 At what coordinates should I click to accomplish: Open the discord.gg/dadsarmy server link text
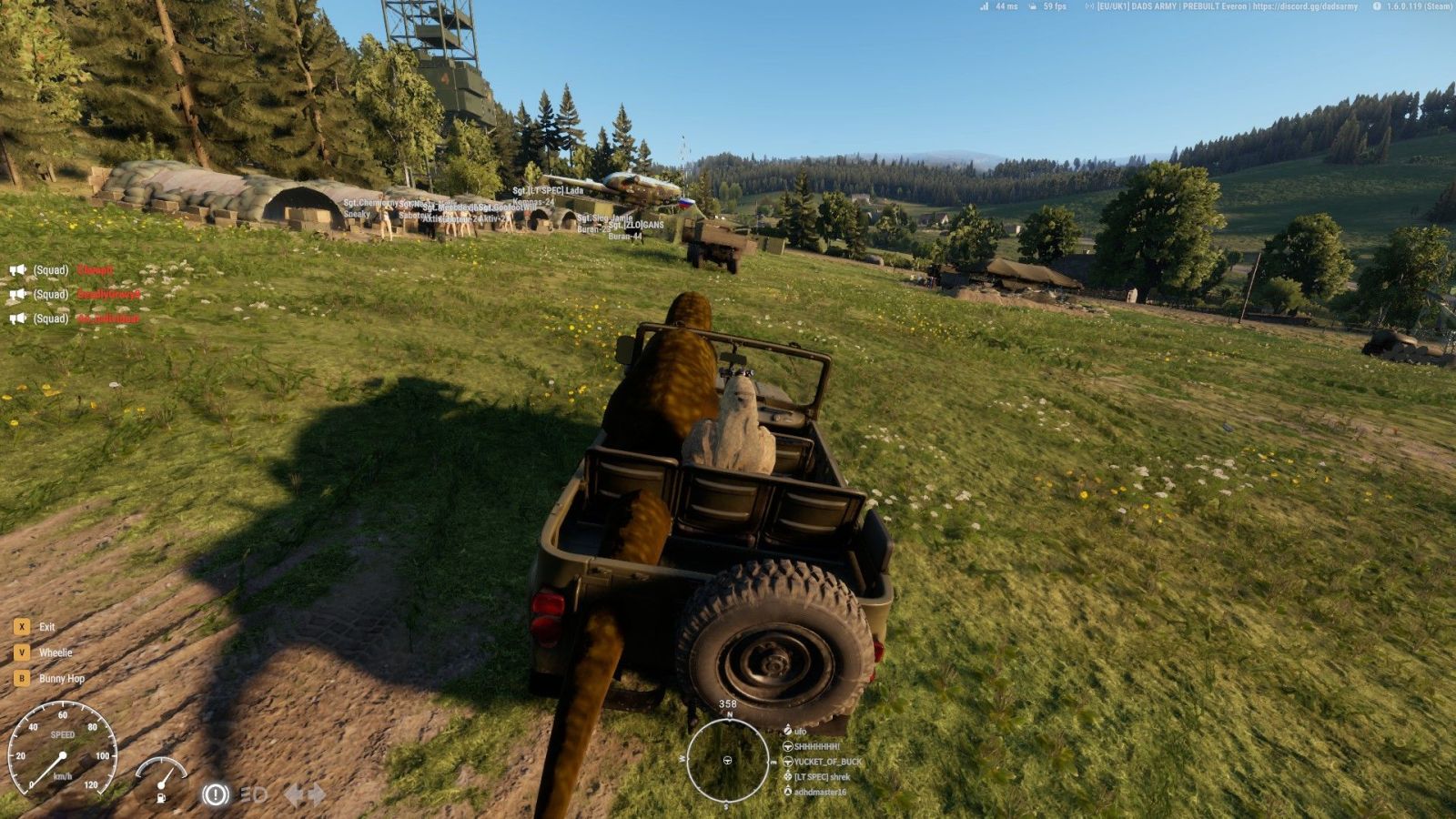1304,6
